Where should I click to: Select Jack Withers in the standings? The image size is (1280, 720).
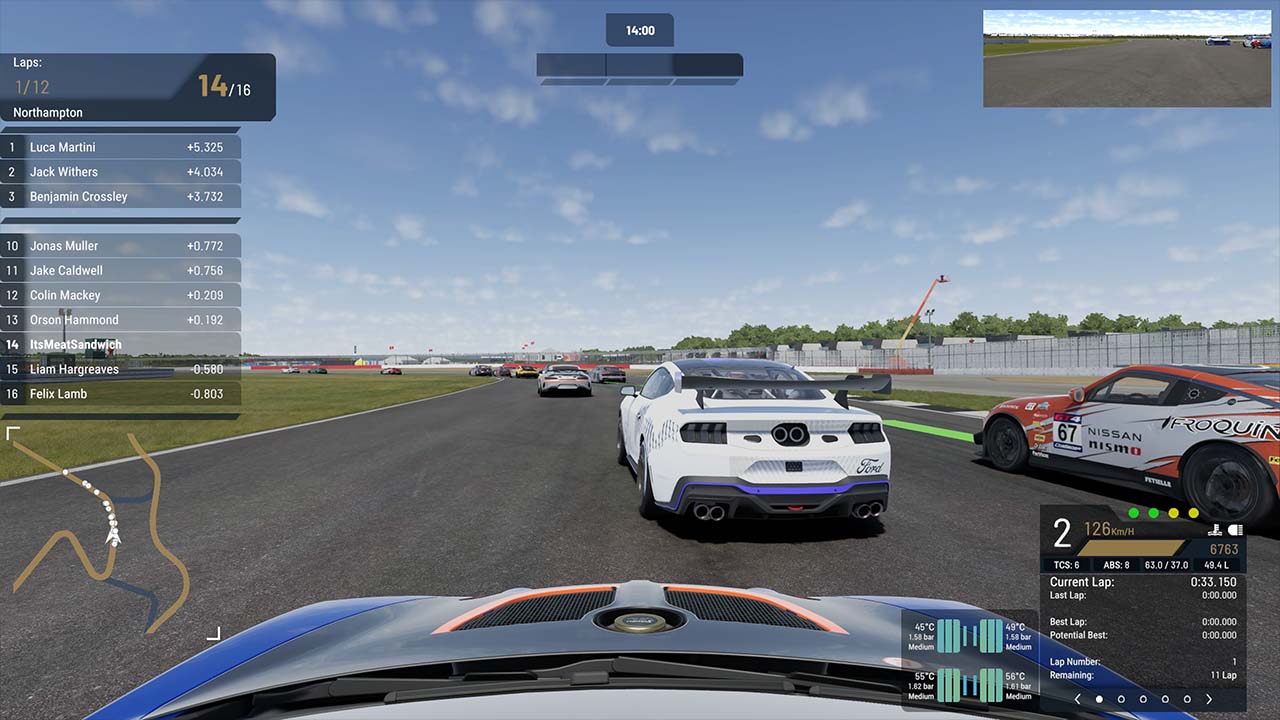click(x=121, y=172)
